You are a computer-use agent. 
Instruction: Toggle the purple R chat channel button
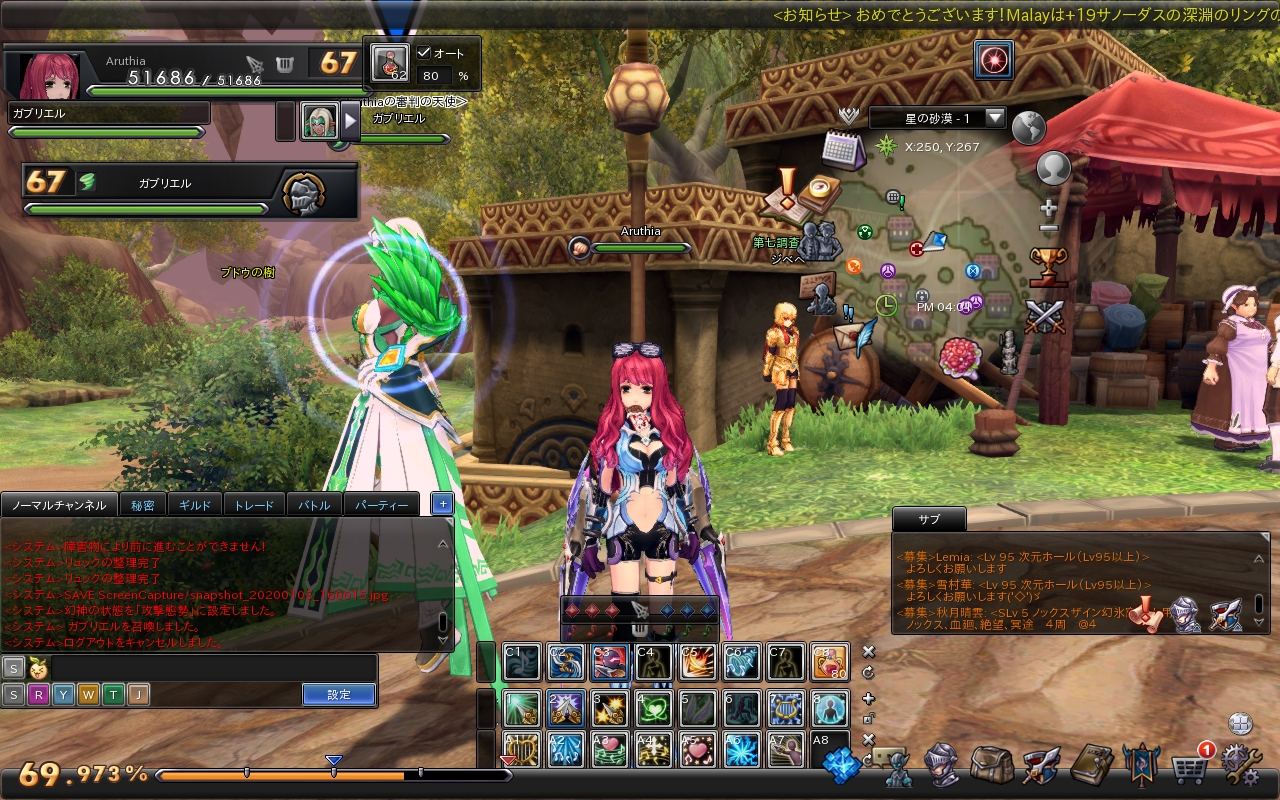[38, 694]
